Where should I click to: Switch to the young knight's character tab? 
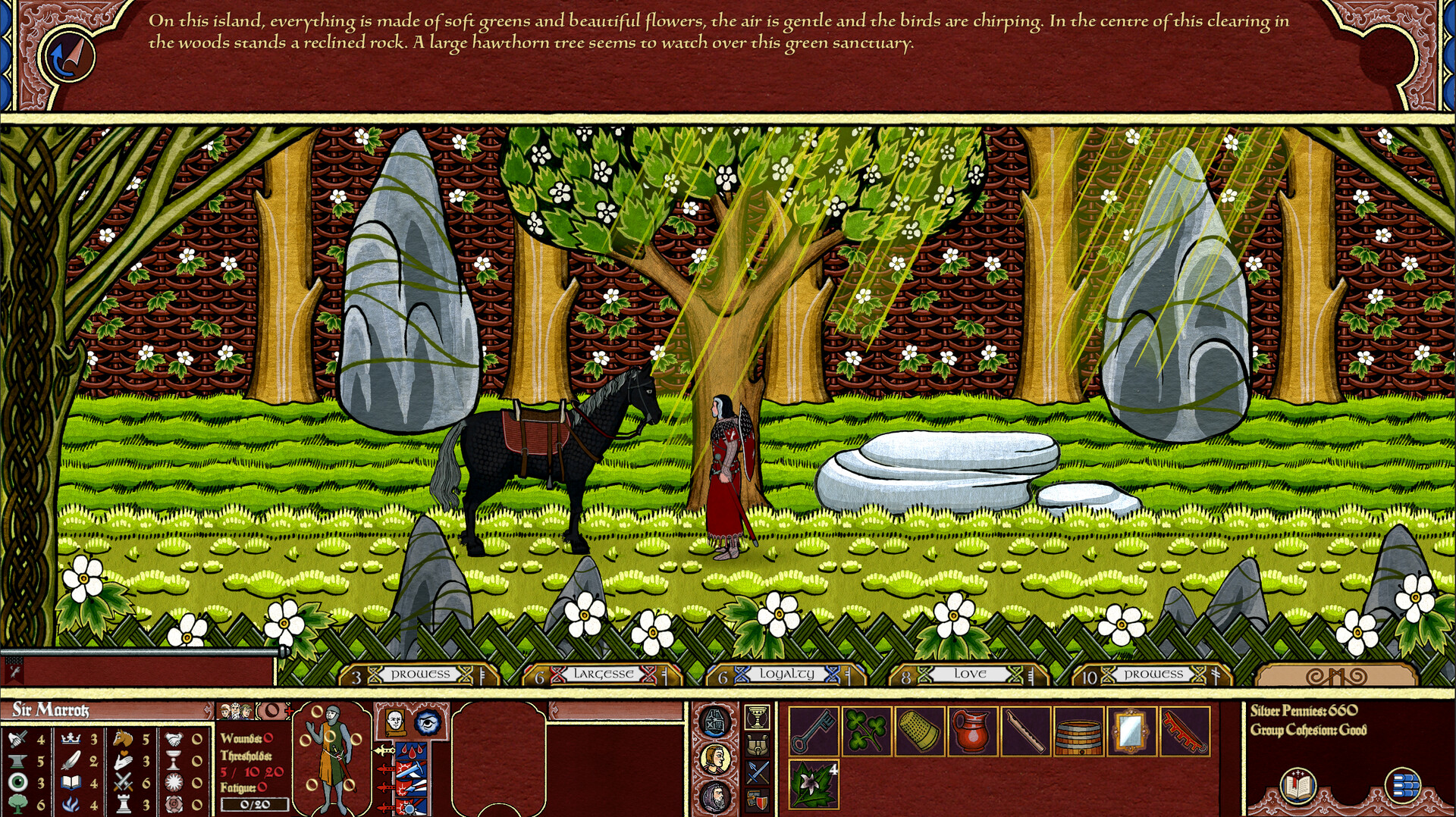click(714, 759)
